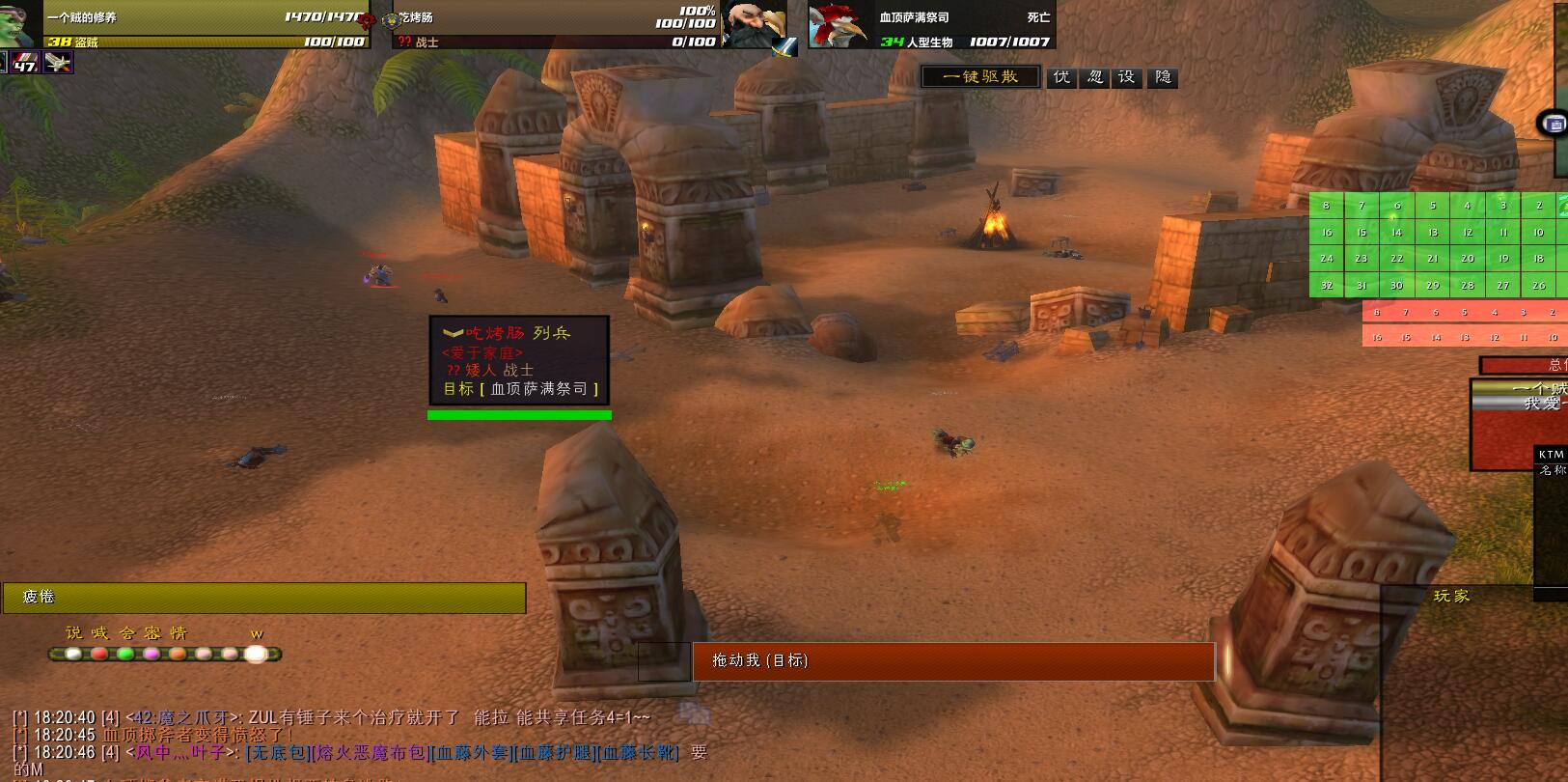Select the 优 button beside dispel
Viewport: 1568px width, 782px height.
click(x=1061, y=77)
